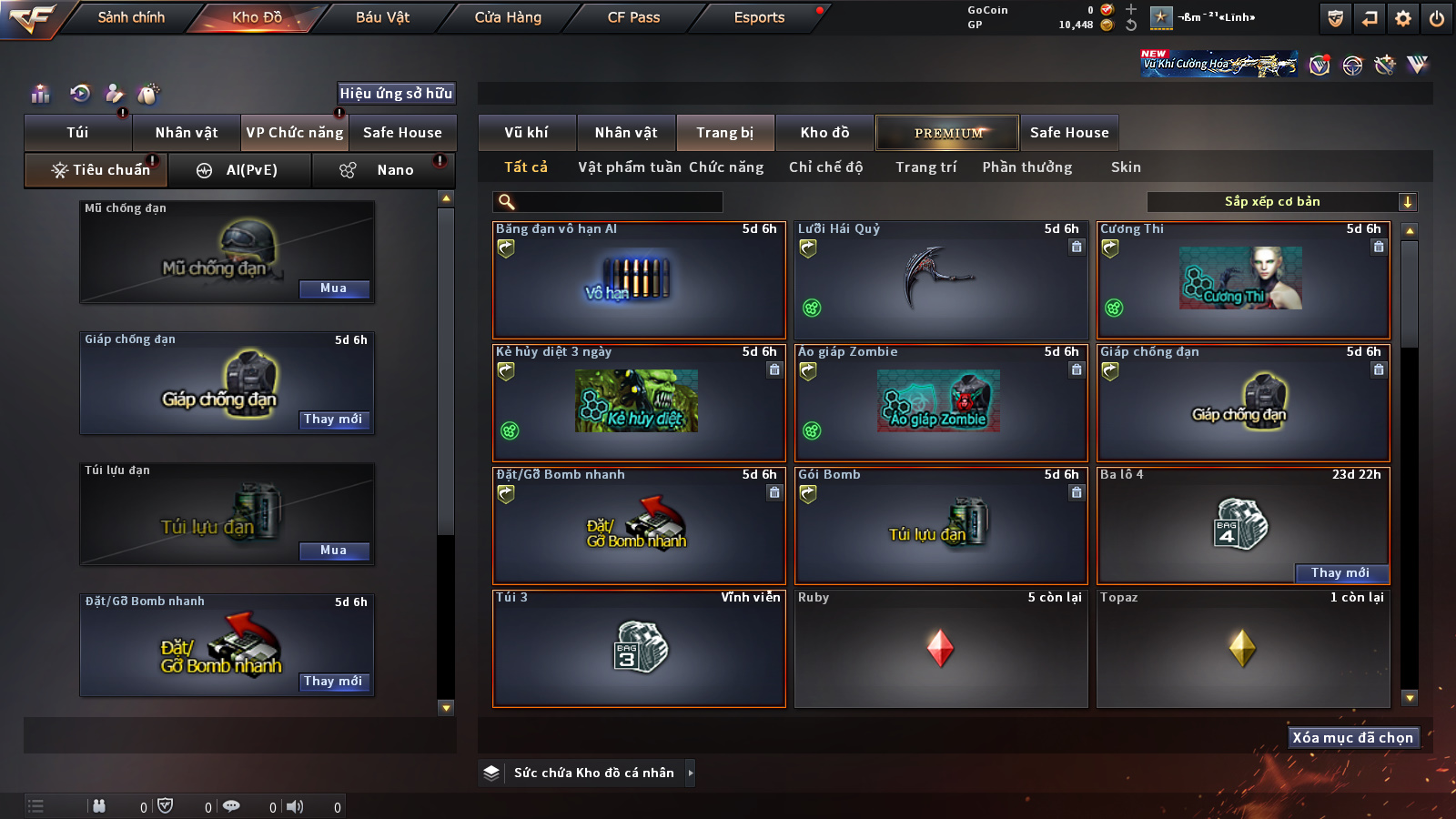1456x819 pixels.
Task: Choose the Ruby gem item
Action: point(941,649)
